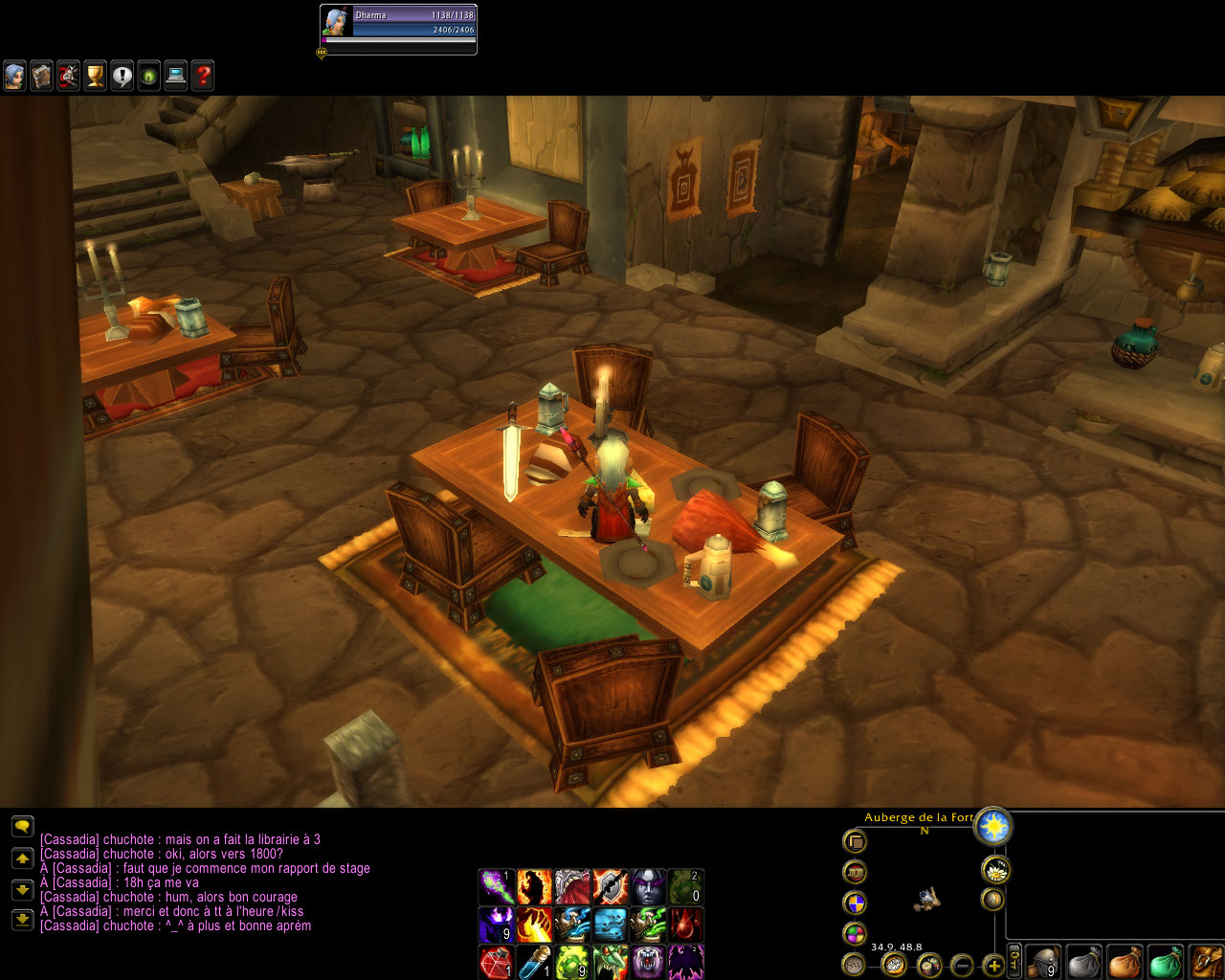Open the keyring button beside the bags
The height and width of the screenshot is (980, 1225).
coord(1015,962)
